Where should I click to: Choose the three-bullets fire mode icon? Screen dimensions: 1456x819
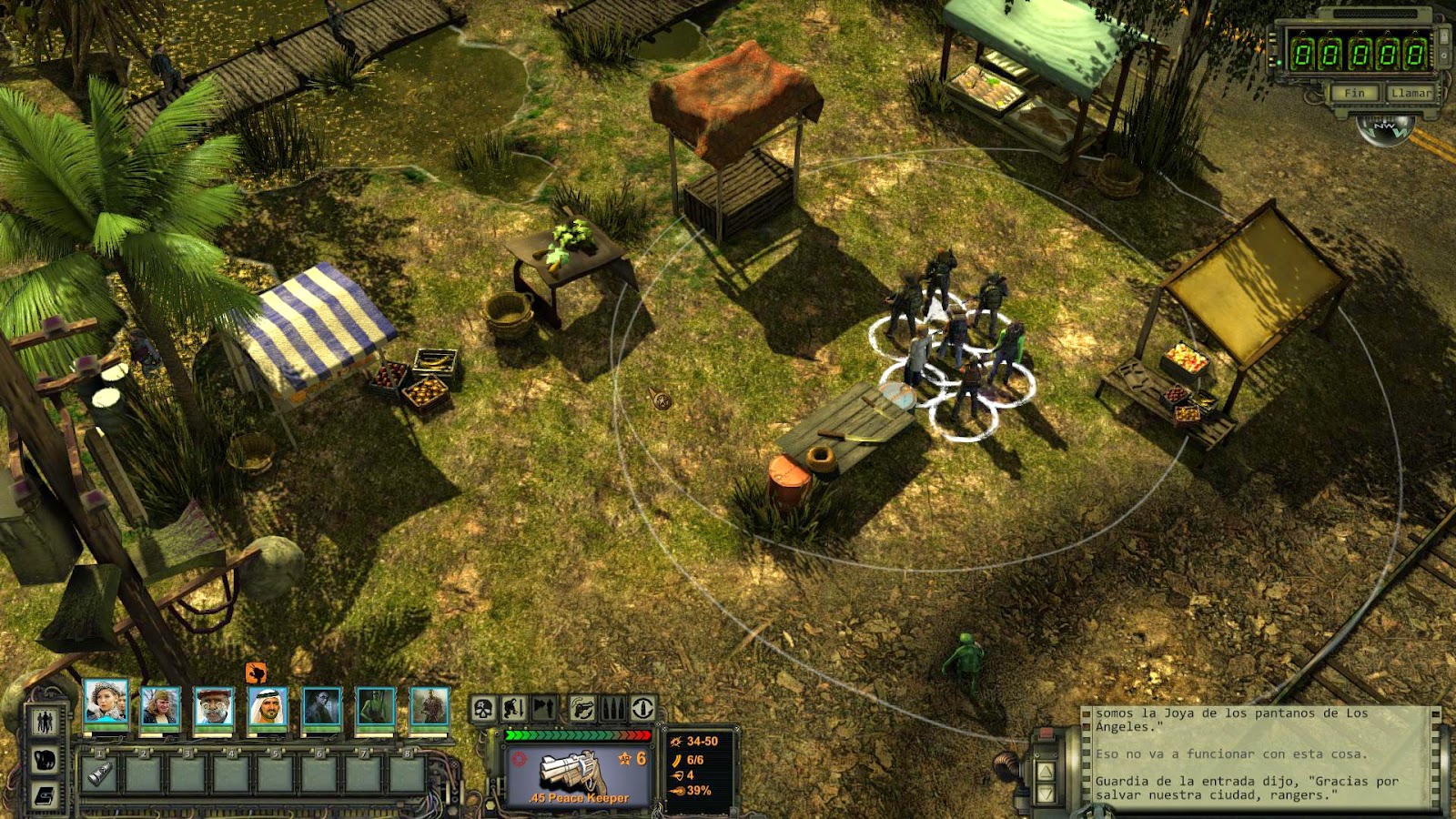point(613,708)
